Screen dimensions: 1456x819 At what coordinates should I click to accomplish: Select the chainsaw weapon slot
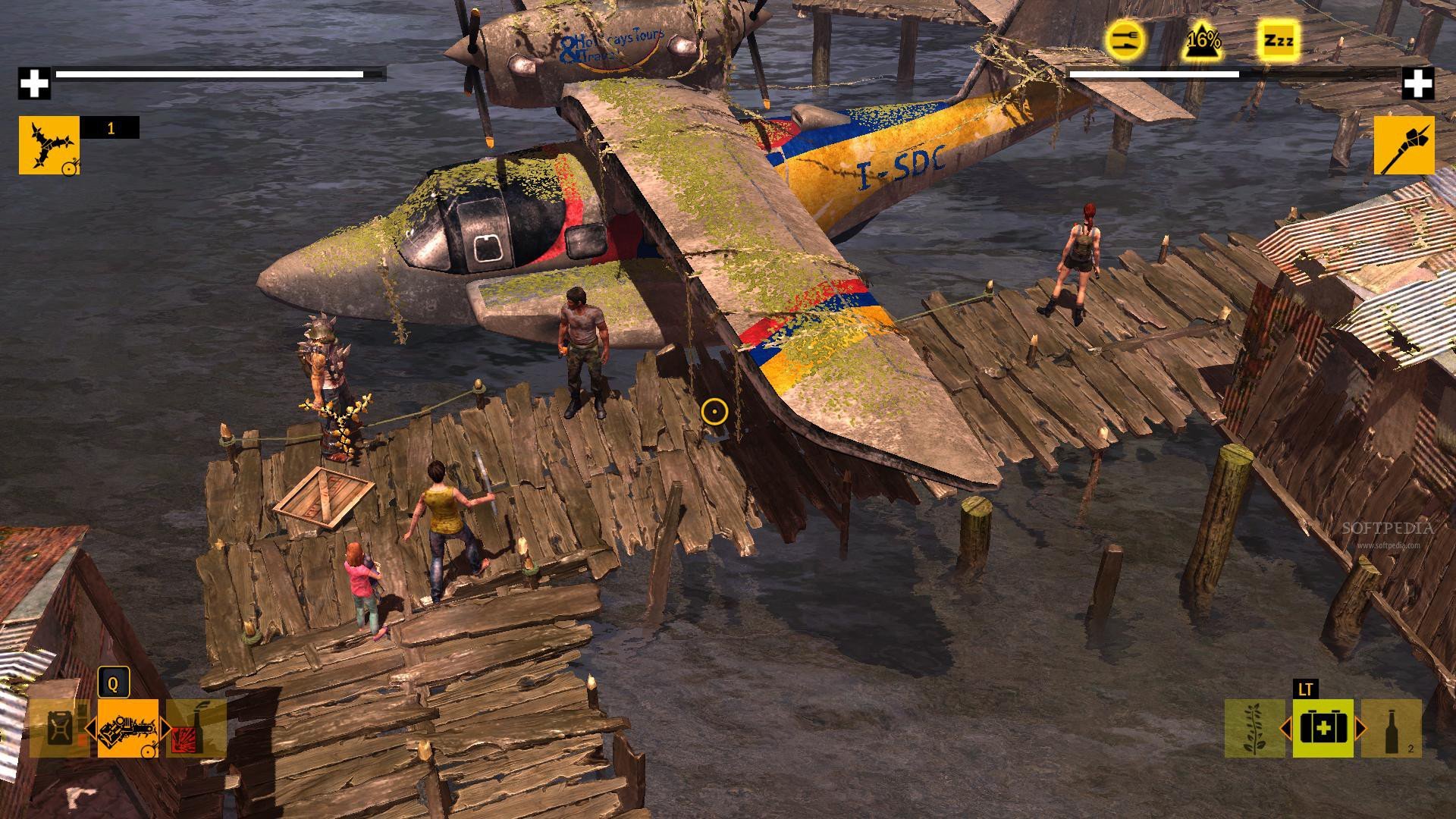click(127, 728)
